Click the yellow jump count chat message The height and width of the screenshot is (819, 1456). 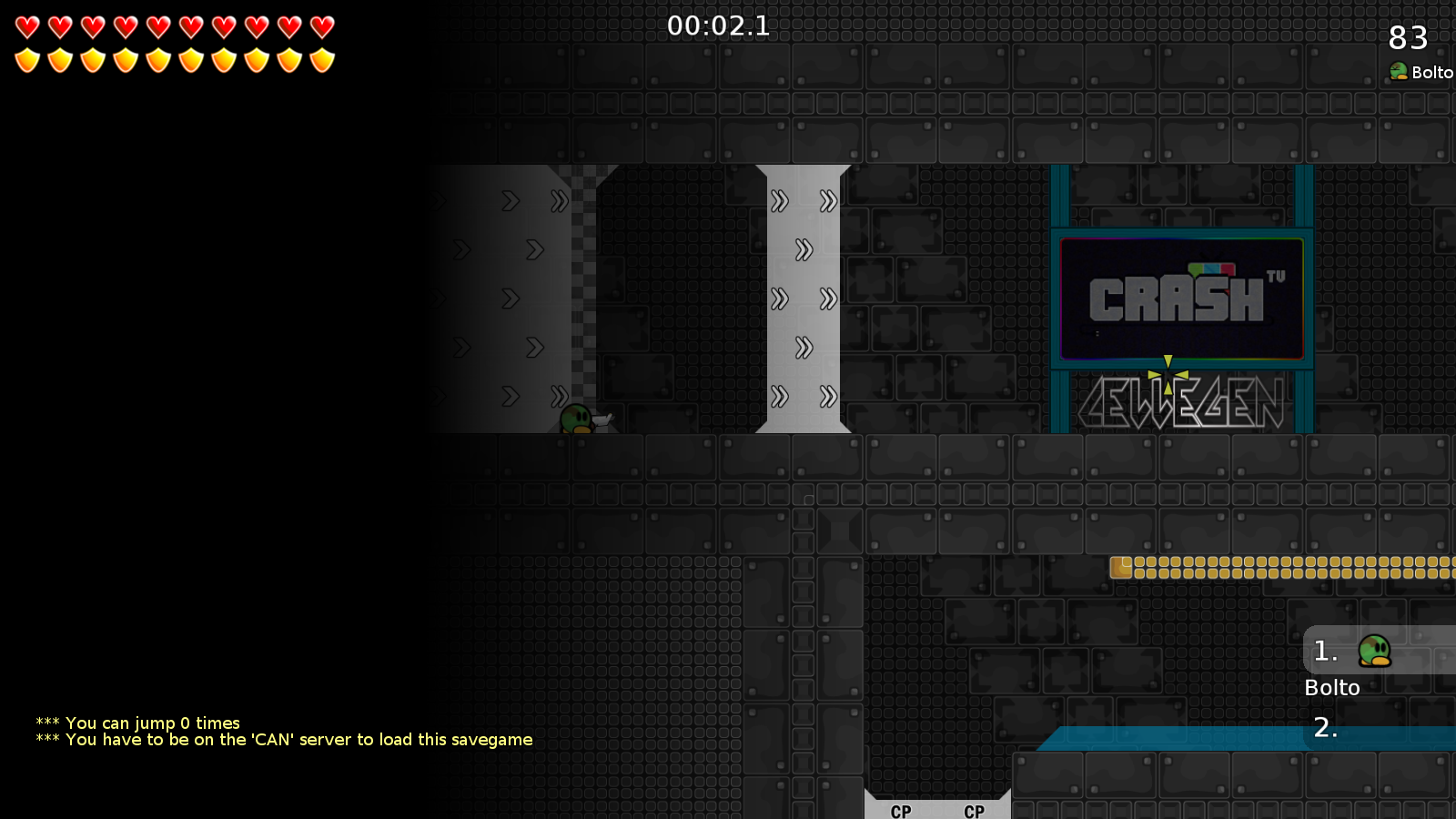coord(137,722)
